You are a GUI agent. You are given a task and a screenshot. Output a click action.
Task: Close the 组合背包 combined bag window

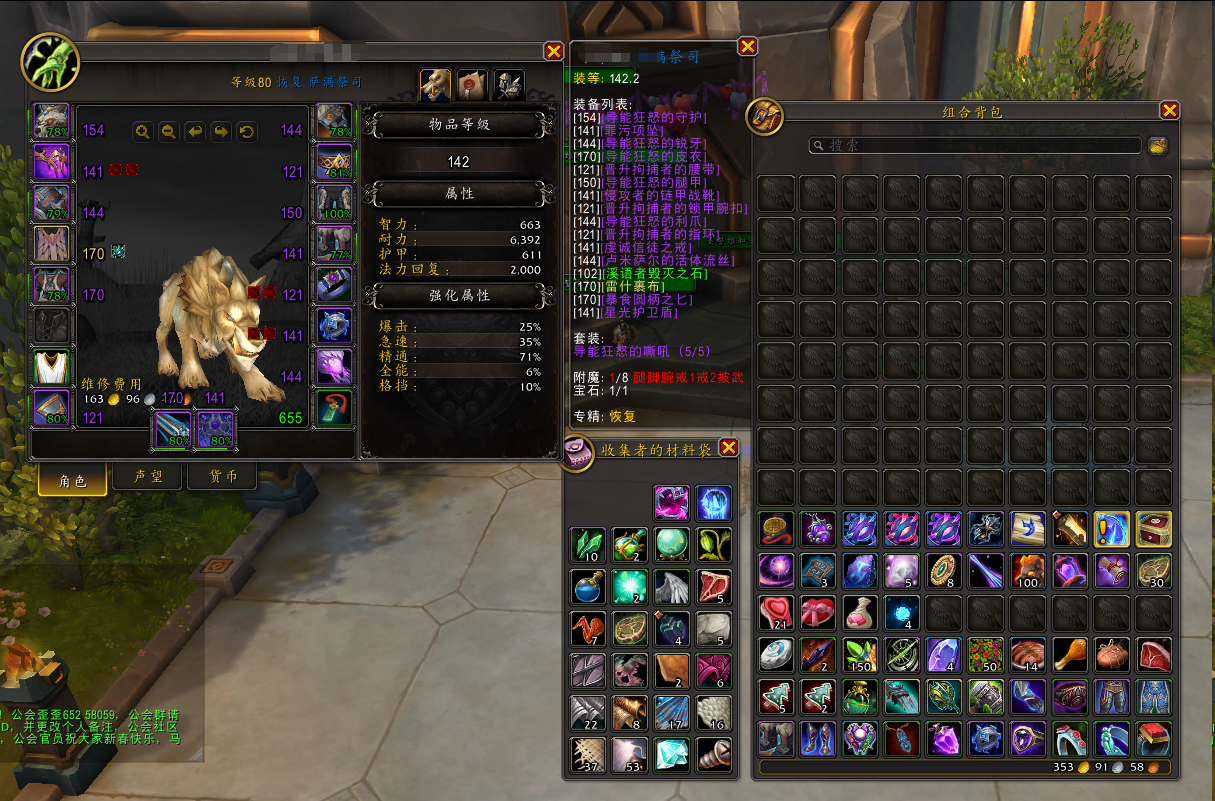(x=1169, y=111)
